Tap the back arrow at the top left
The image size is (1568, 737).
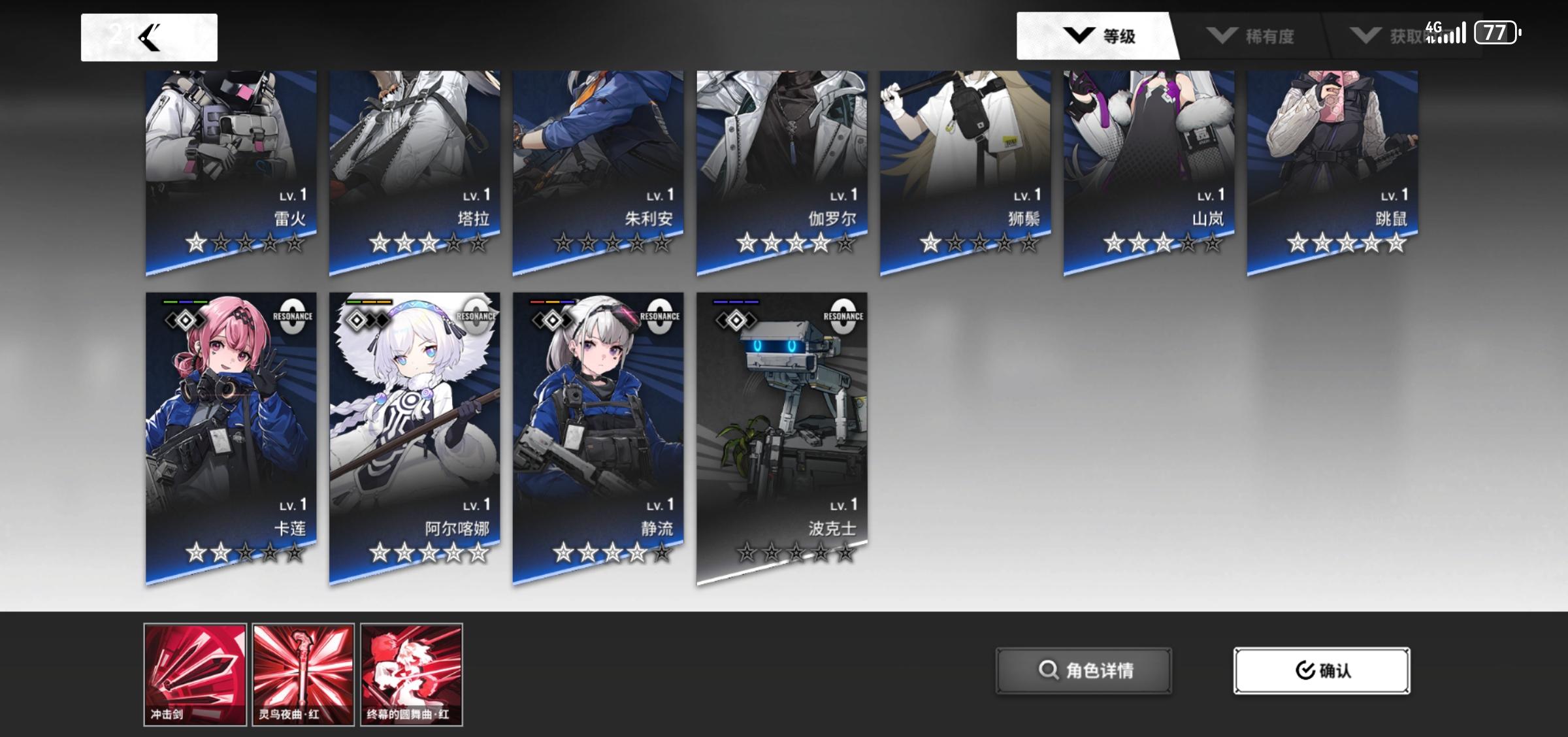tap(150, 37)
